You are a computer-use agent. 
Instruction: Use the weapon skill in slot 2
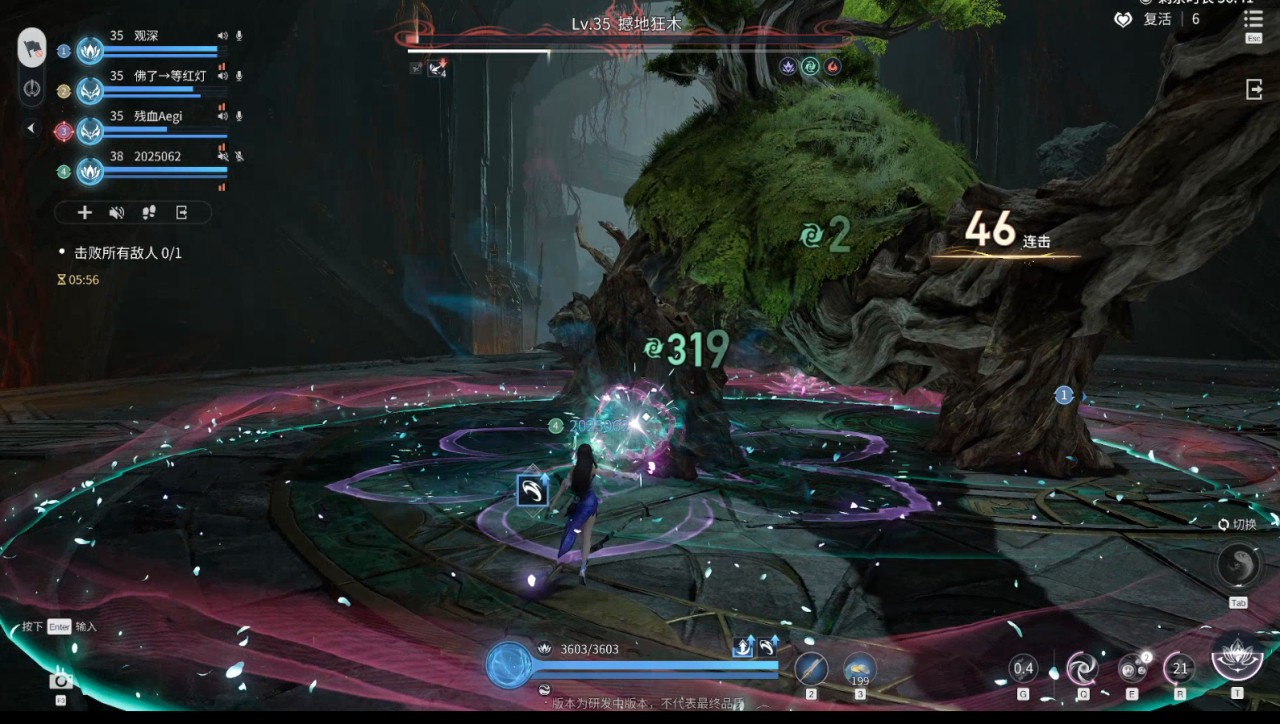(811, 668)
